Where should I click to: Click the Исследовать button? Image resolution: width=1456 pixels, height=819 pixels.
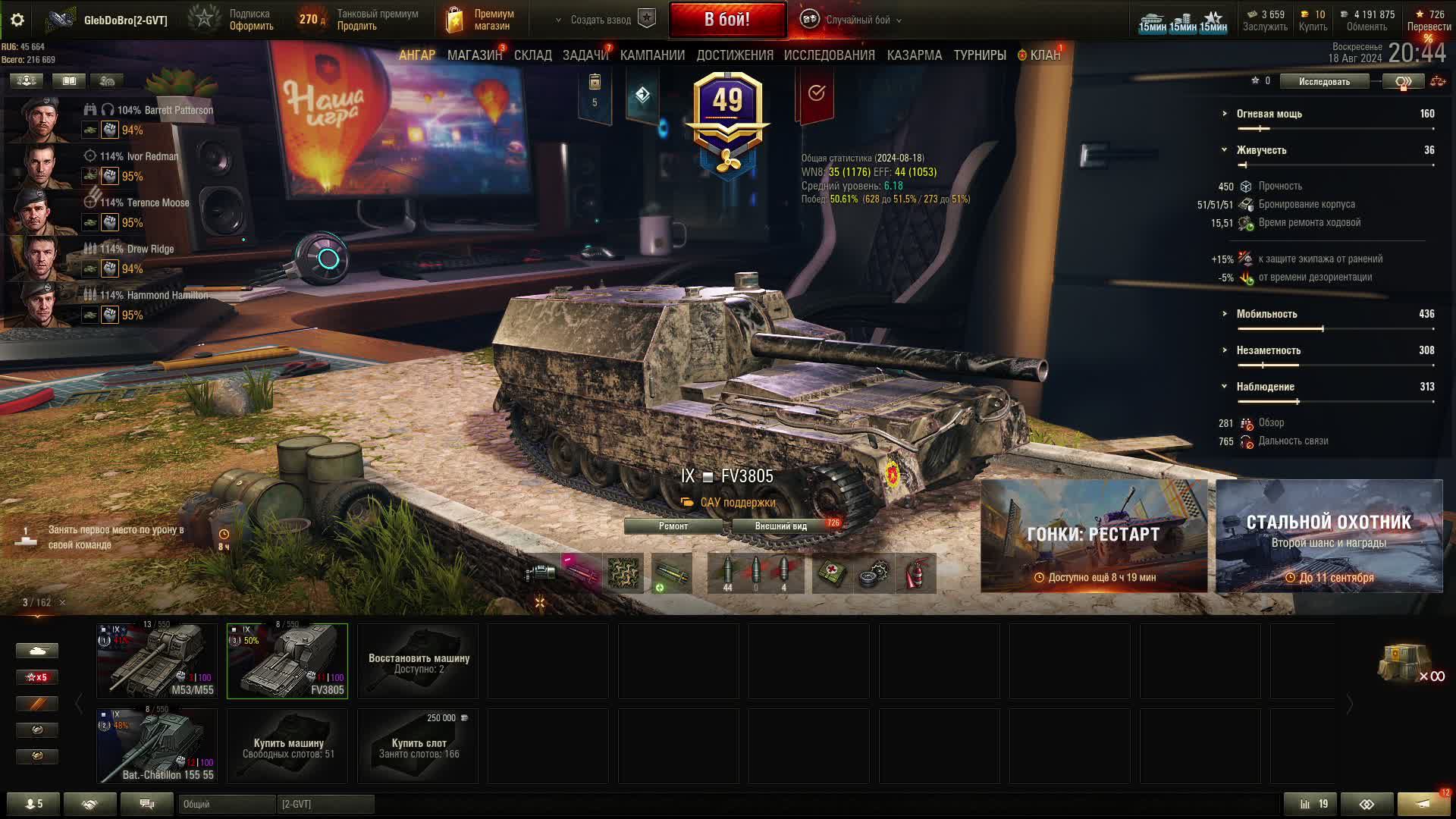[1324, 81]
